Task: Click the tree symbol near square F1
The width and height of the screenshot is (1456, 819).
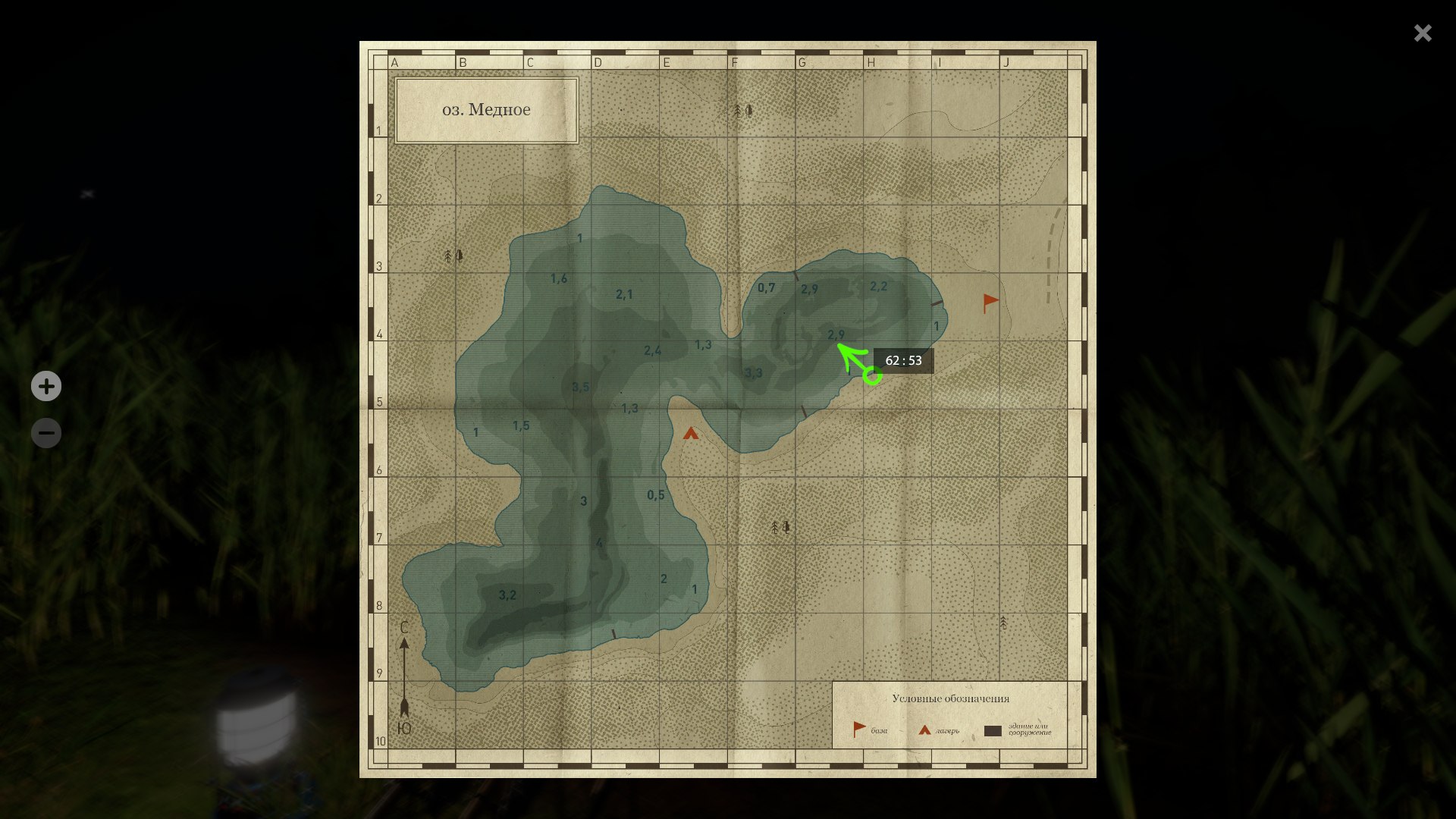Action: tap(742, 111)
